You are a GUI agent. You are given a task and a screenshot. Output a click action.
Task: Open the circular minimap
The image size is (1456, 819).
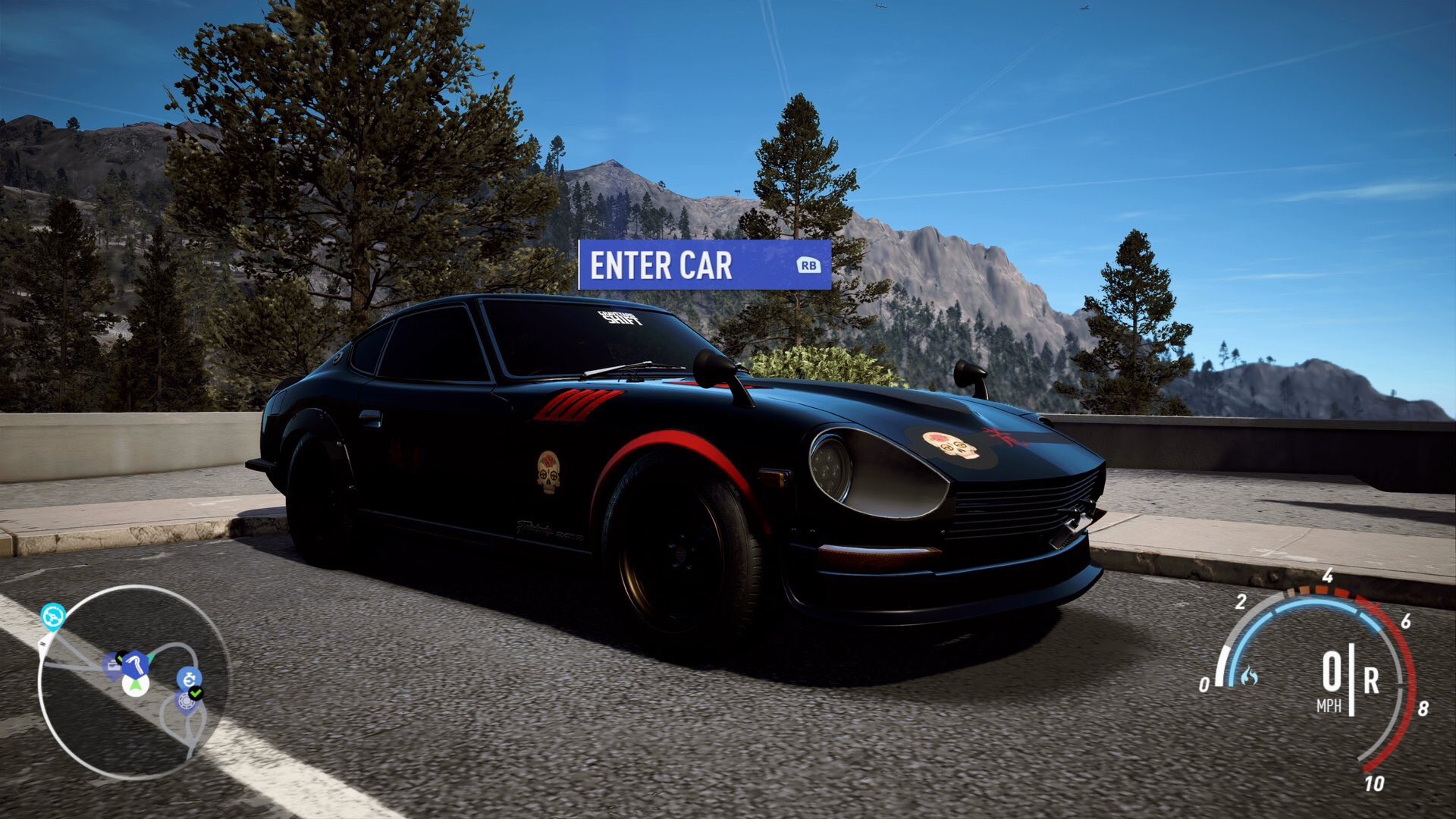(x=133, y=682)
